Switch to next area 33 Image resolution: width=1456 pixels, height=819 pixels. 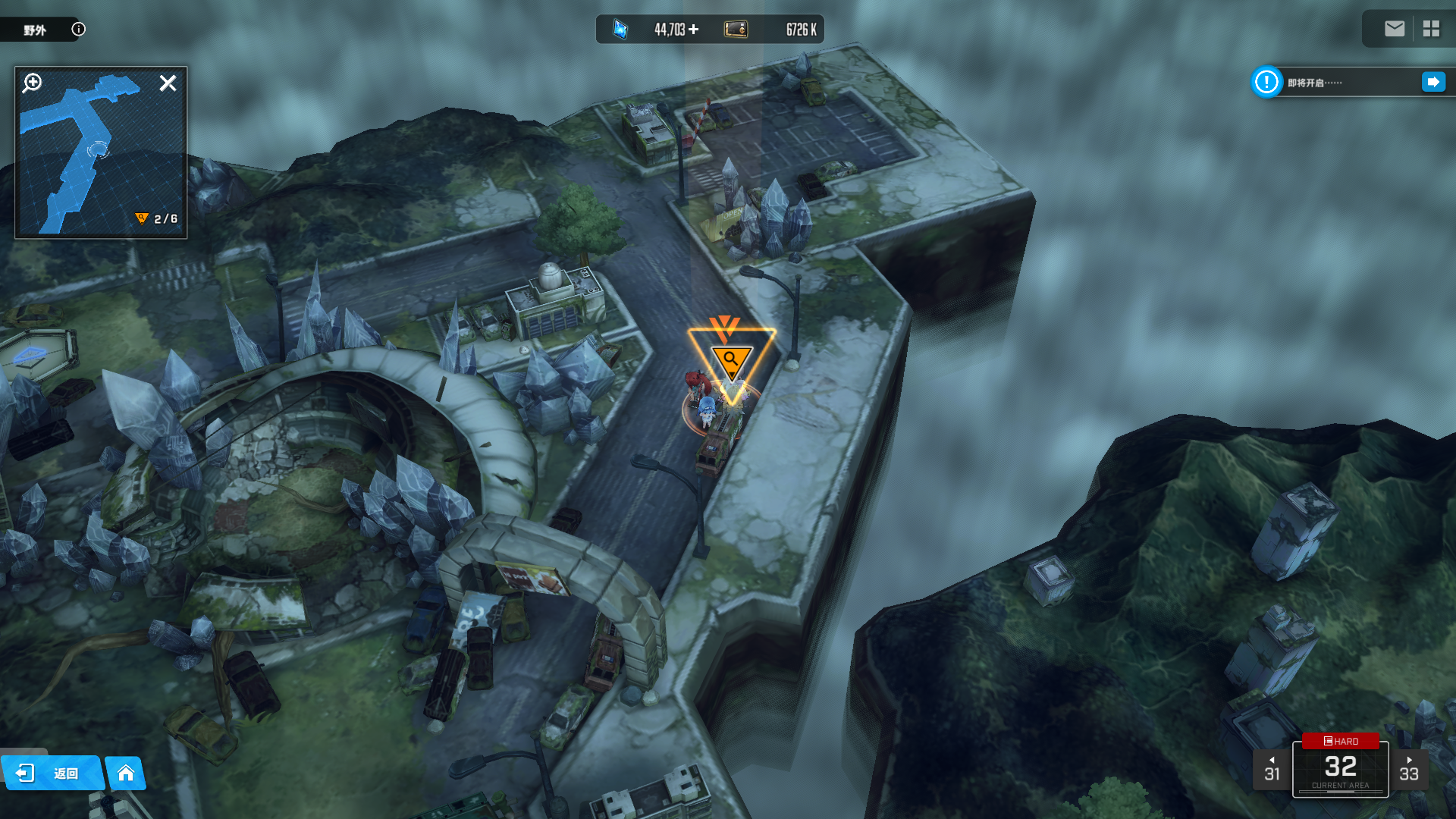pyautogui.click(x=1409, y=770)
